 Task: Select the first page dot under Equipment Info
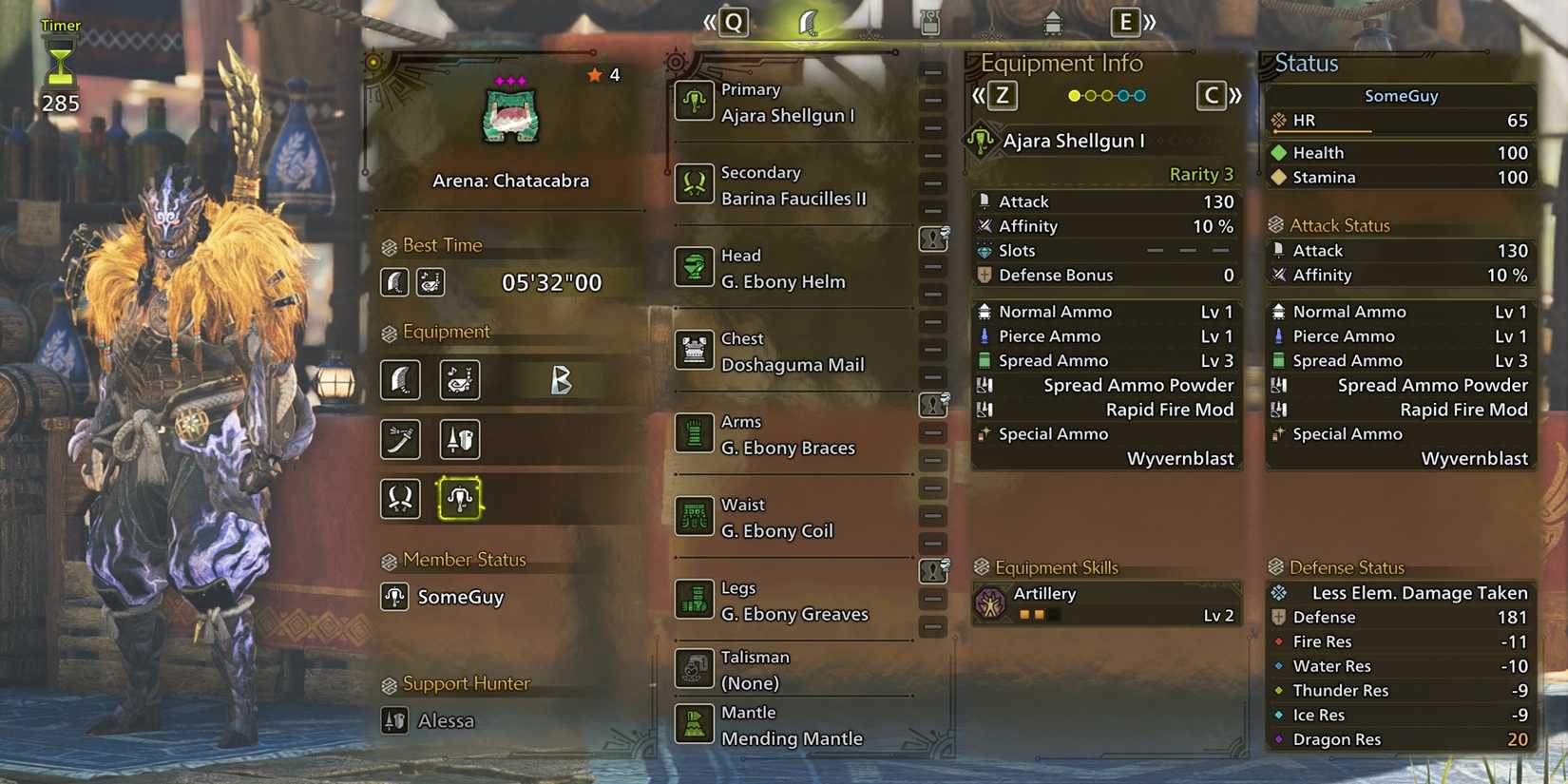(x=1074, y=95)
